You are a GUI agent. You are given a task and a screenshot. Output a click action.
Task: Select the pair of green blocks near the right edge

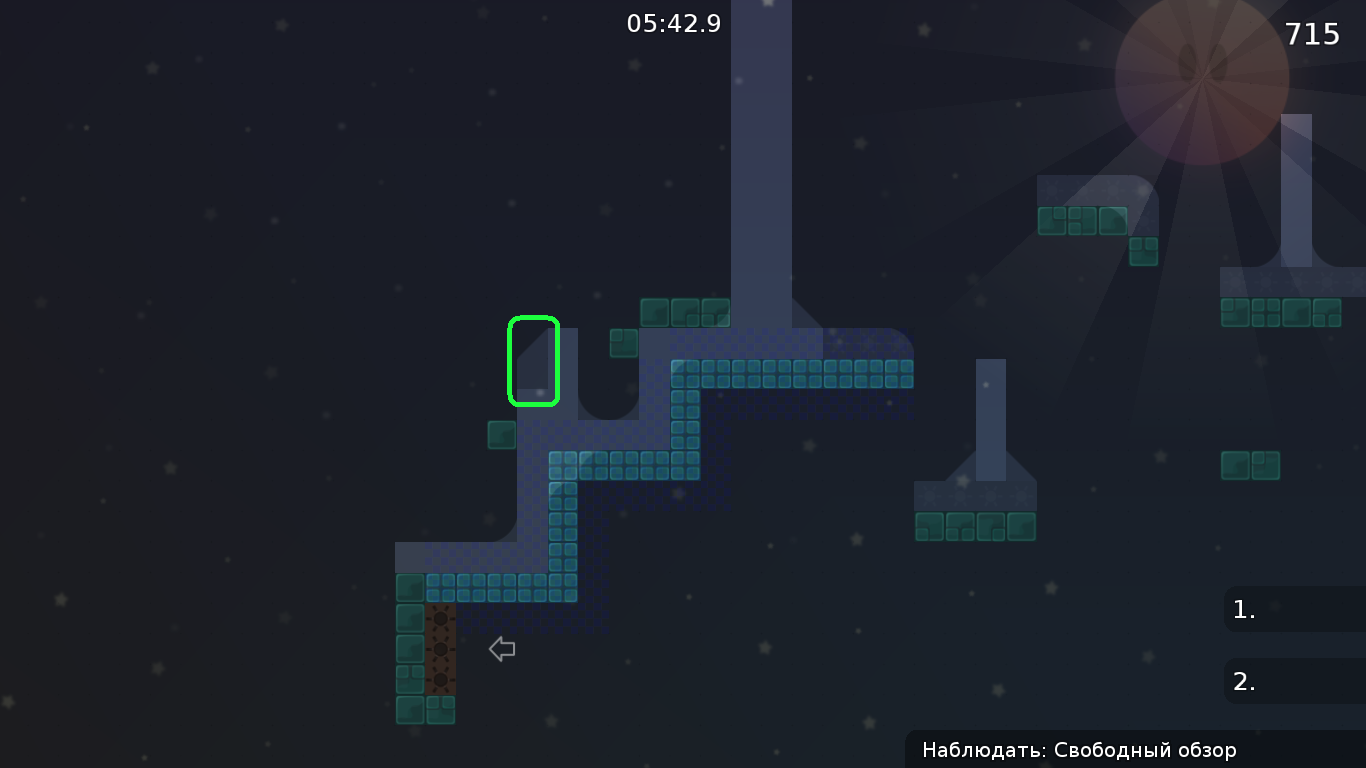pos(1251,464)
